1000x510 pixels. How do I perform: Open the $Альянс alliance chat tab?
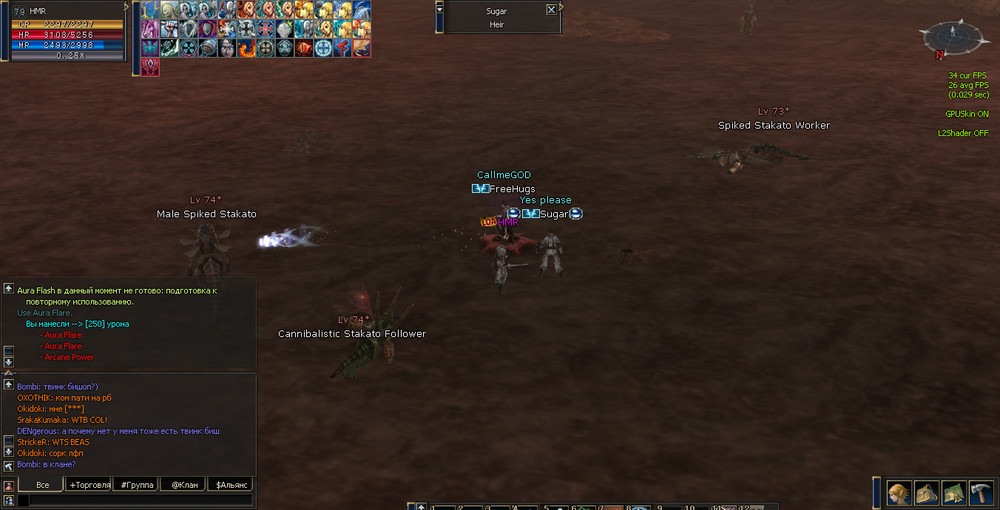click(229, 484)
